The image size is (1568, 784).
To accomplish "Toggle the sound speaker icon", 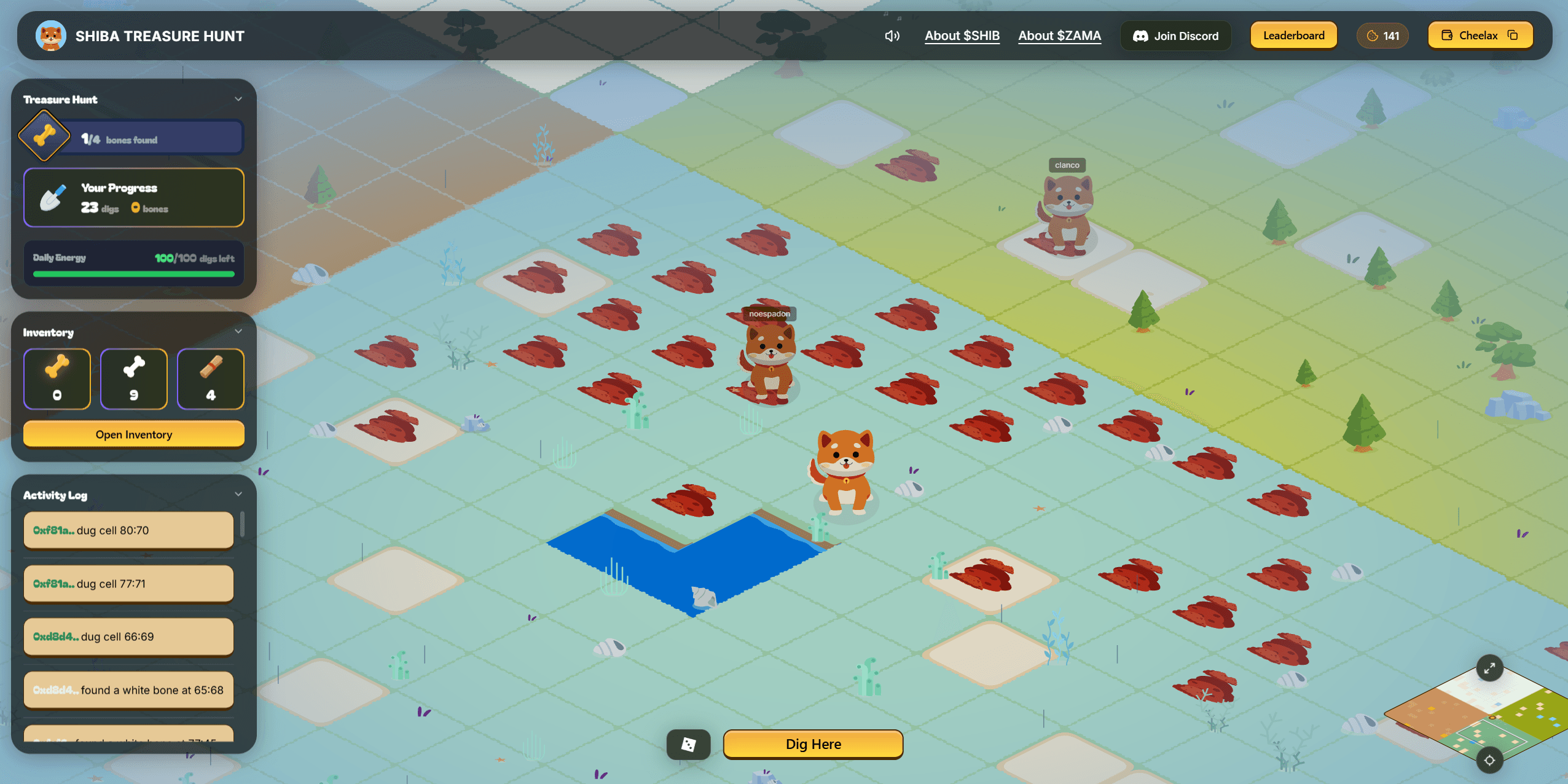I will tap(892, 36).
